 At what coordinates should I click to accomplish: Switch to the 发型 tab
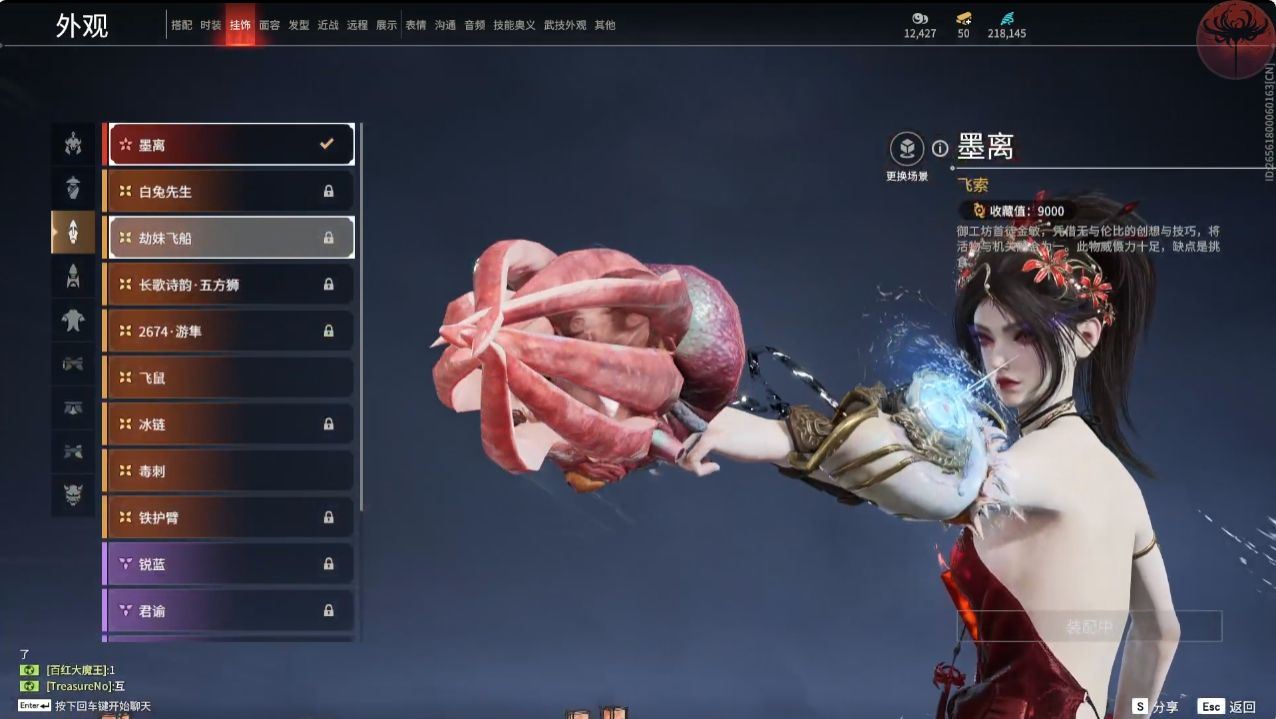(x=299, y=25)
